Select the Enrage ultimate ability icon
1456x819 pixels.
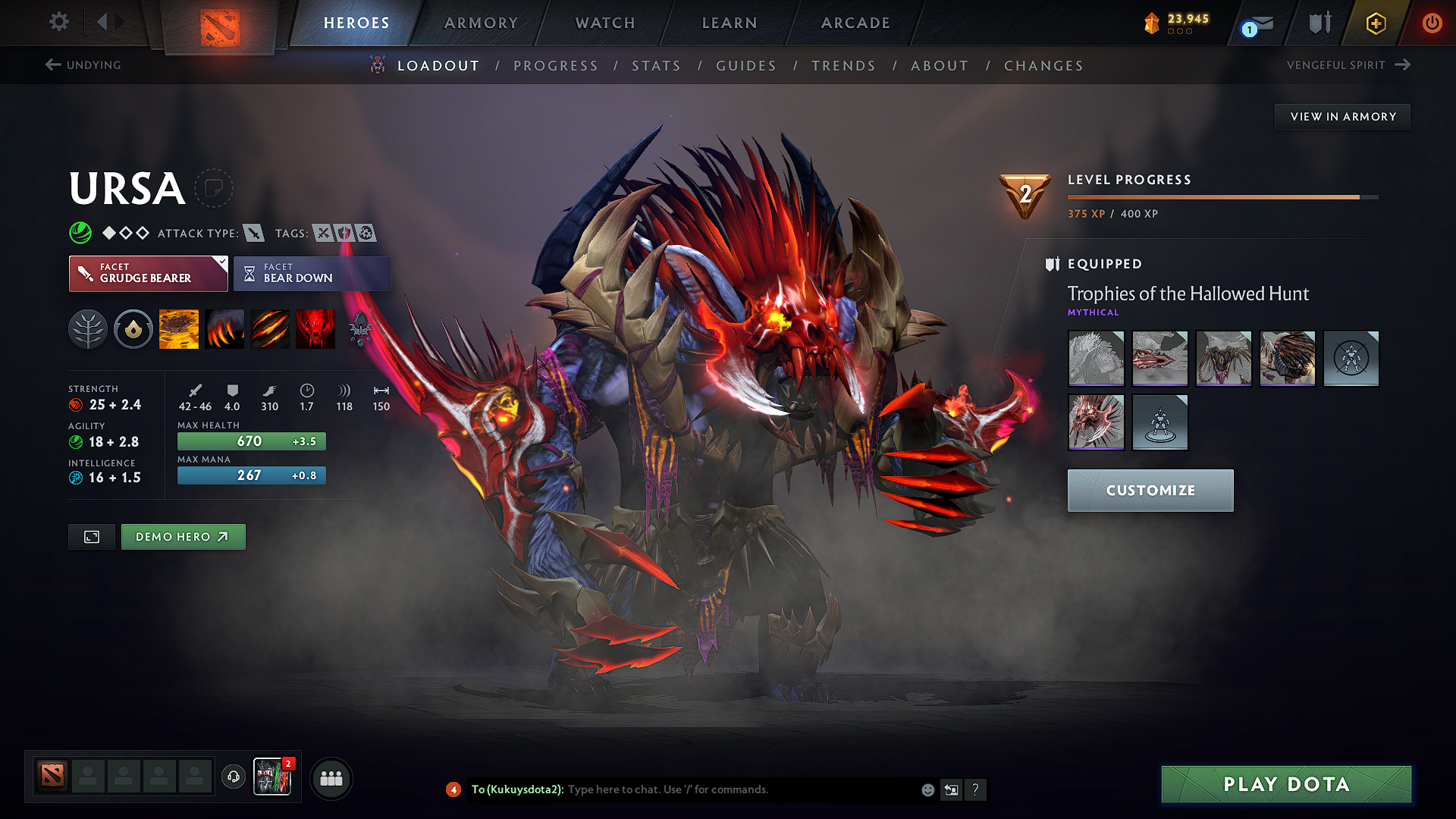click(x=315, y=328)
